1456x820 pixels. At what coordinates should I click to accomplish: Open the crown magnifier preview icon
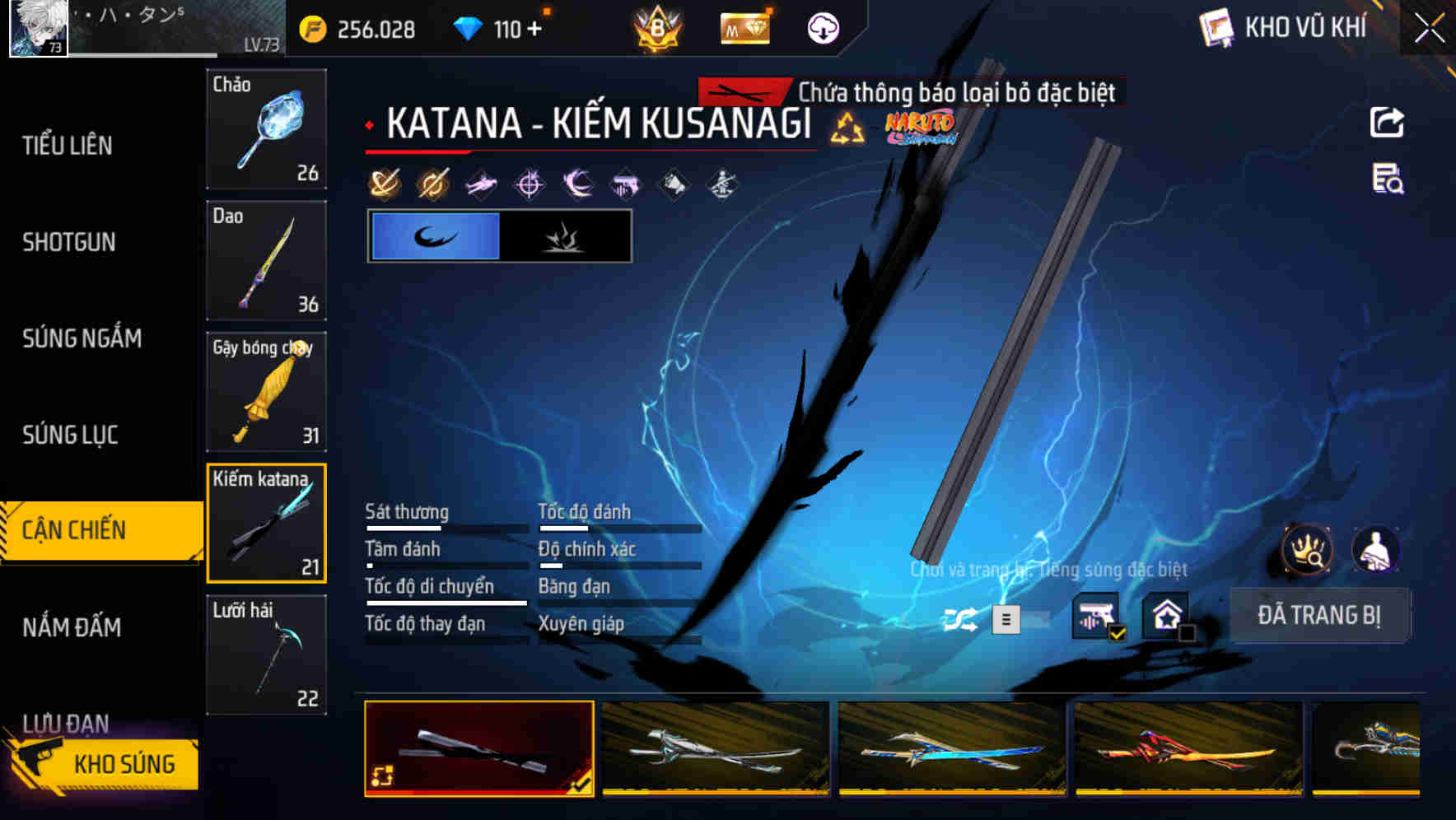click(x=1306, y=550)
